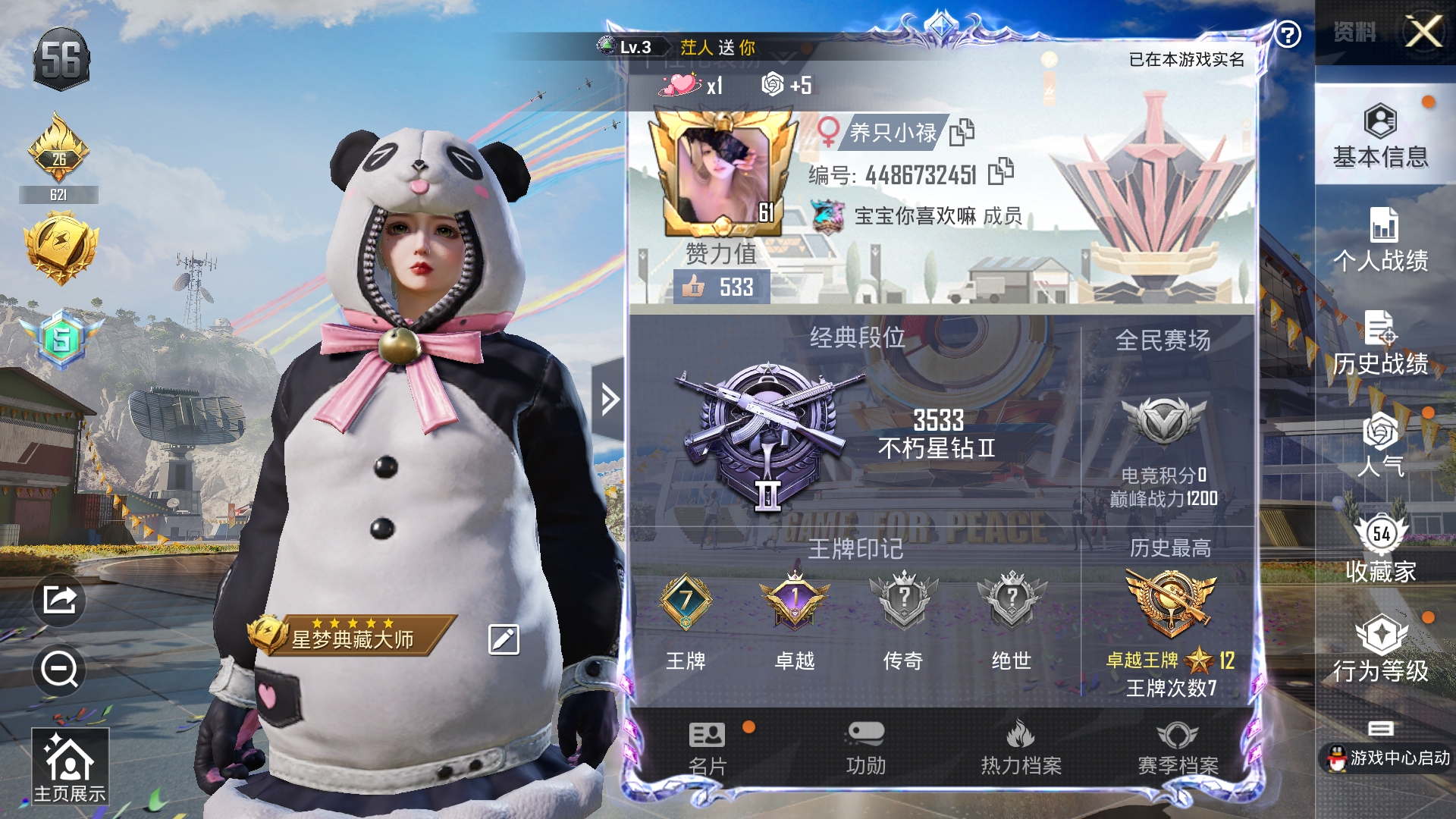The image size is (1456, 819).
Task: Open the 基本信息 tab
Action: (1380, 136)
